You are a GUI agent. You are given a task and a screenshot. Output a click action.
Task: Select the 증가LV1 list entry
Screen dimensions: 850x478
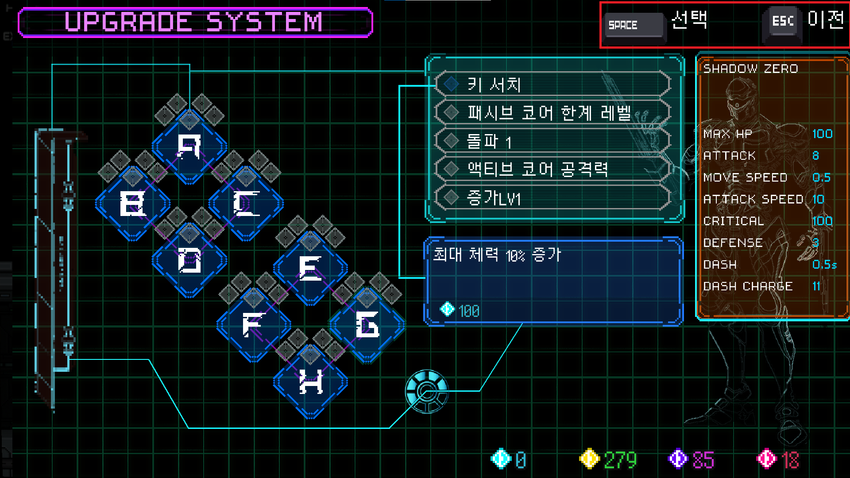pyautogui.click(x=553, y=198)
